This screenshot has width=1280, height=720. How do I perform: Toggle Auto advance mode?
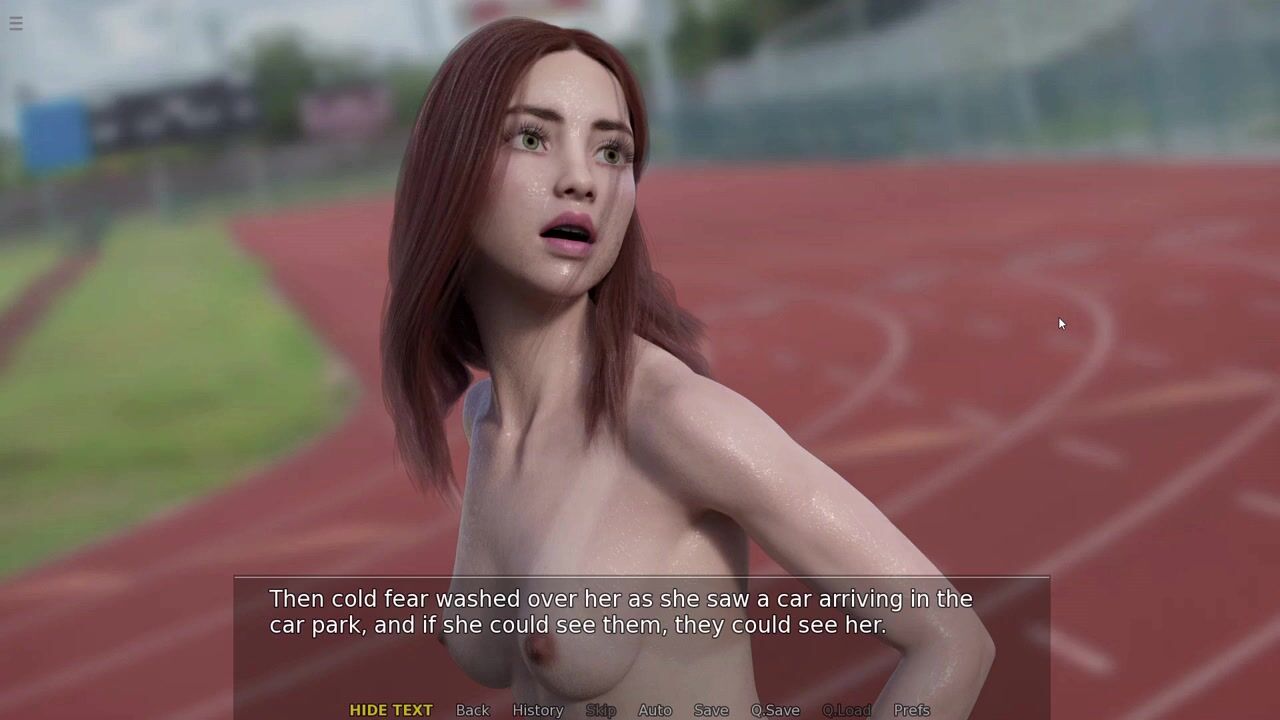(655, 710)
